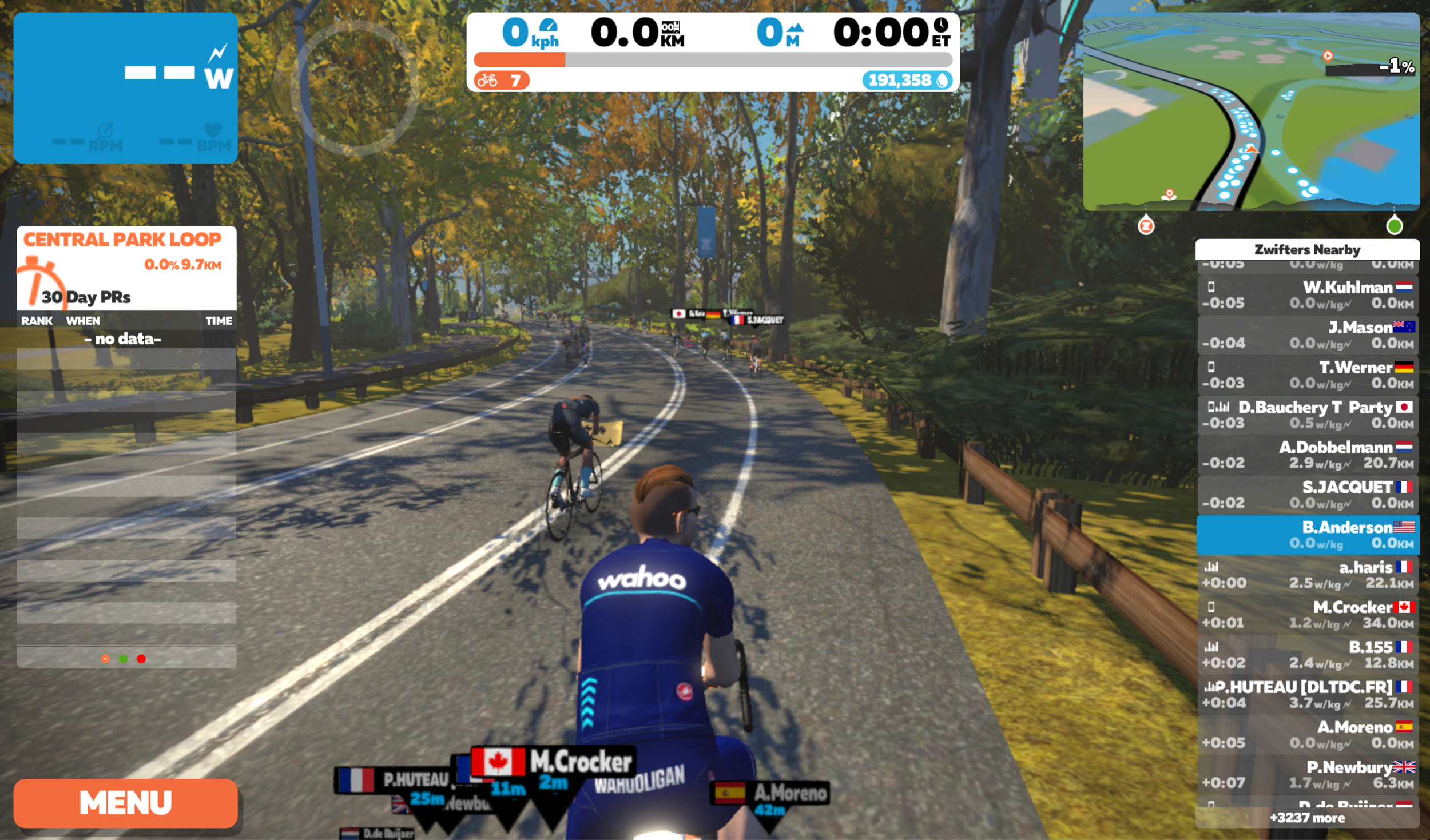Pick A.Moreno from the nearby list

click(1308, 735)
